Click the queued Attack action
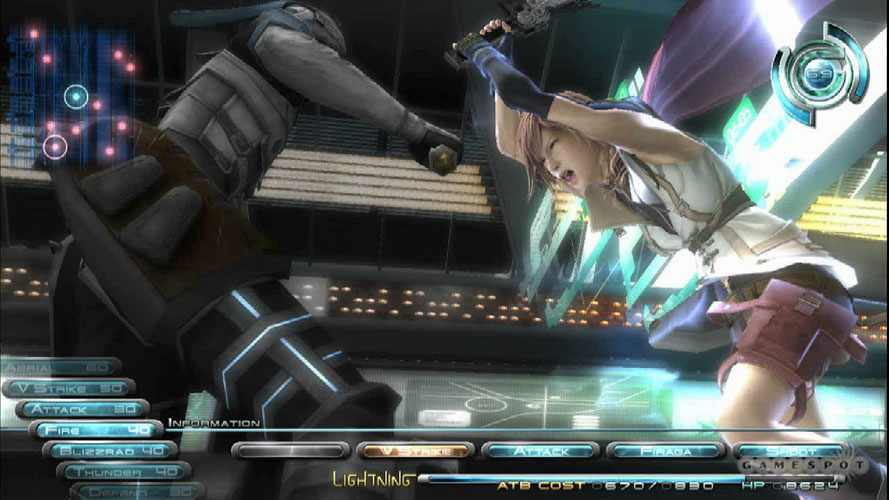 point(539,451)
